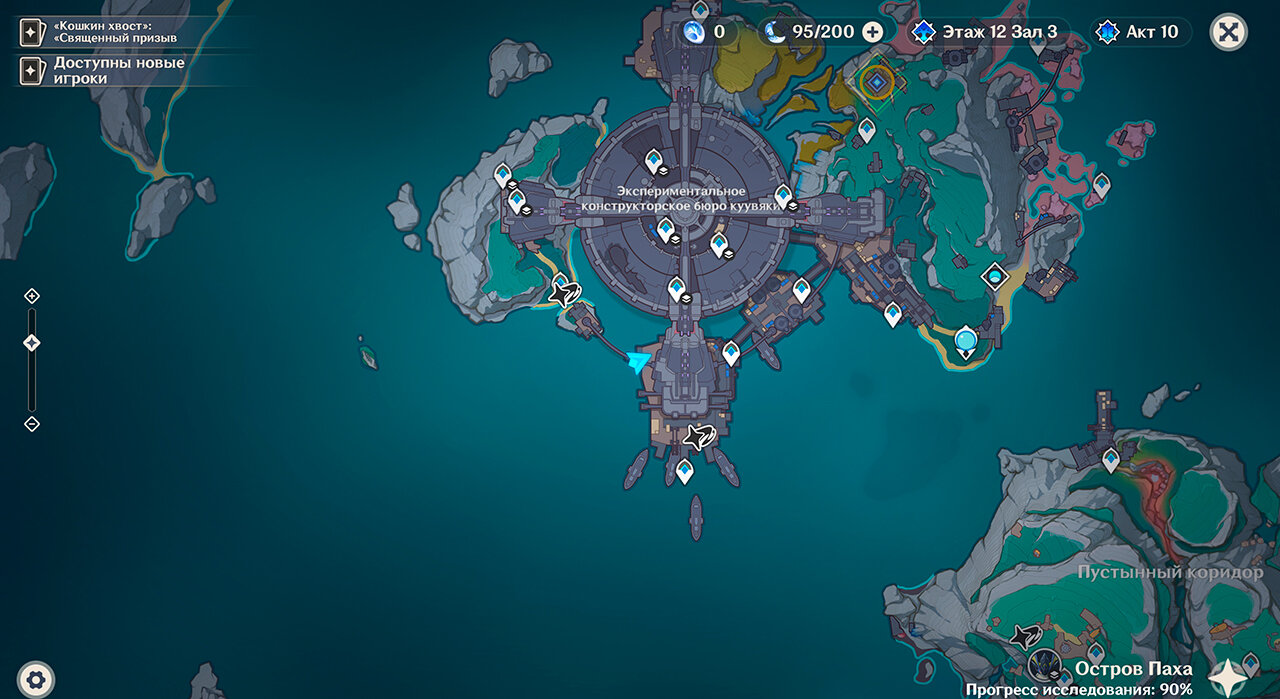Click the zoom slider handle

(x=32, y=343)
